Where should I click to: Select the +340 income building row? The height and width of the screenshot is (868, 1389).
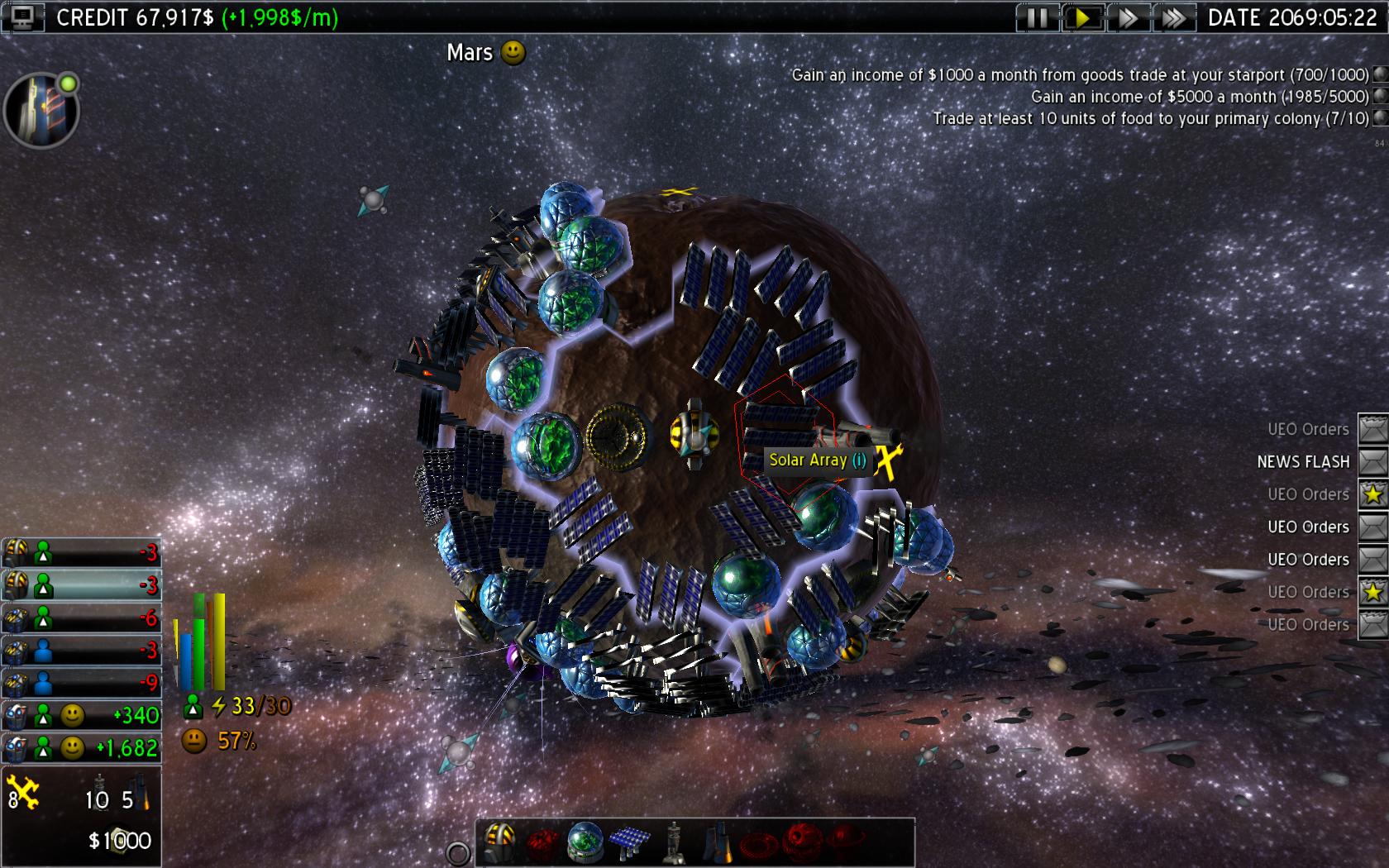click(81, 715)
